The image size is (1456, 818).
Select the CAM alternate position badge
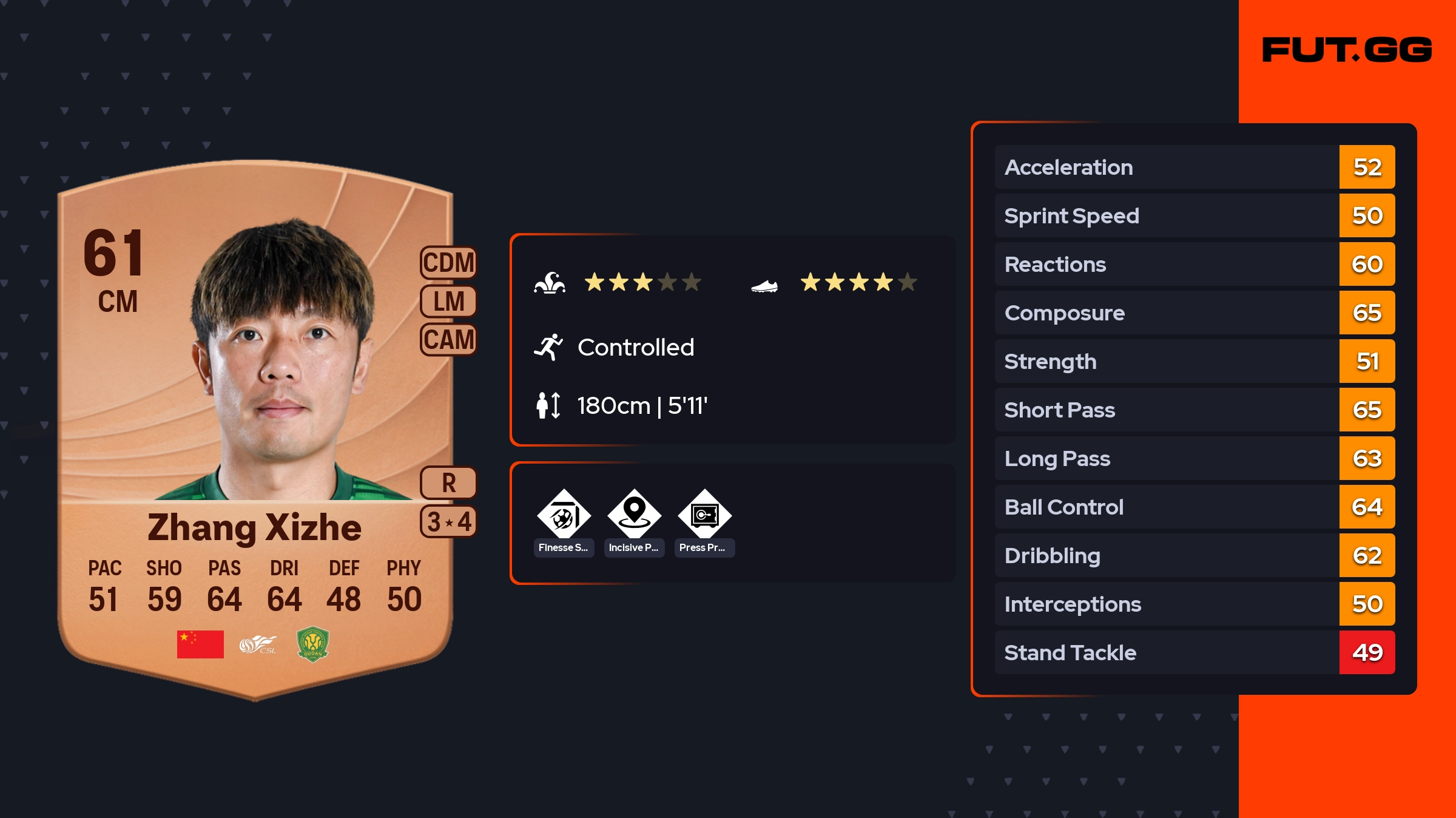(x=448, y=340)
